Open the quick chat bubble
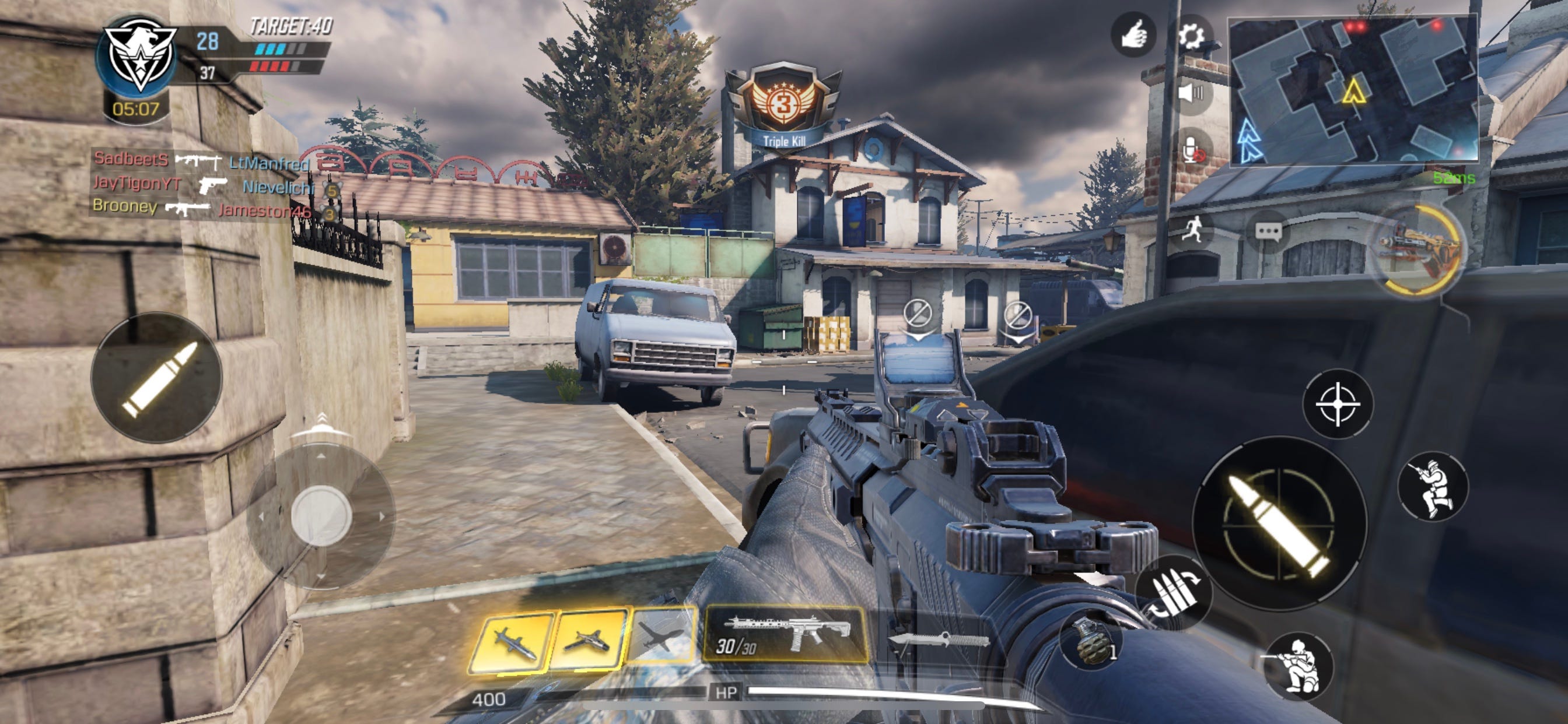The image size is (1568, 724). click(1268, 231)
